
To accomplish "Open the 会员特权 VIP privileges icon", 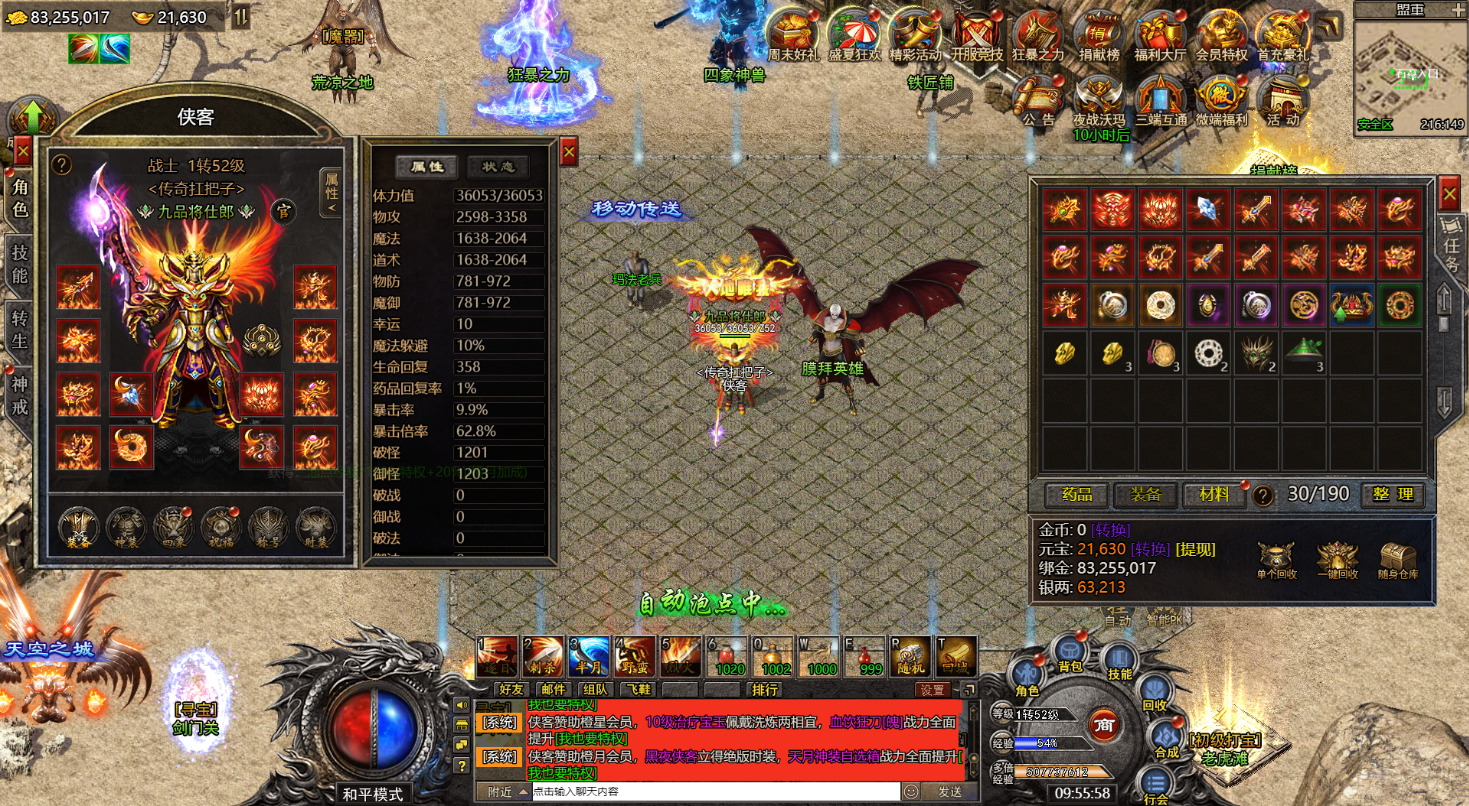I will (1221, 37).
